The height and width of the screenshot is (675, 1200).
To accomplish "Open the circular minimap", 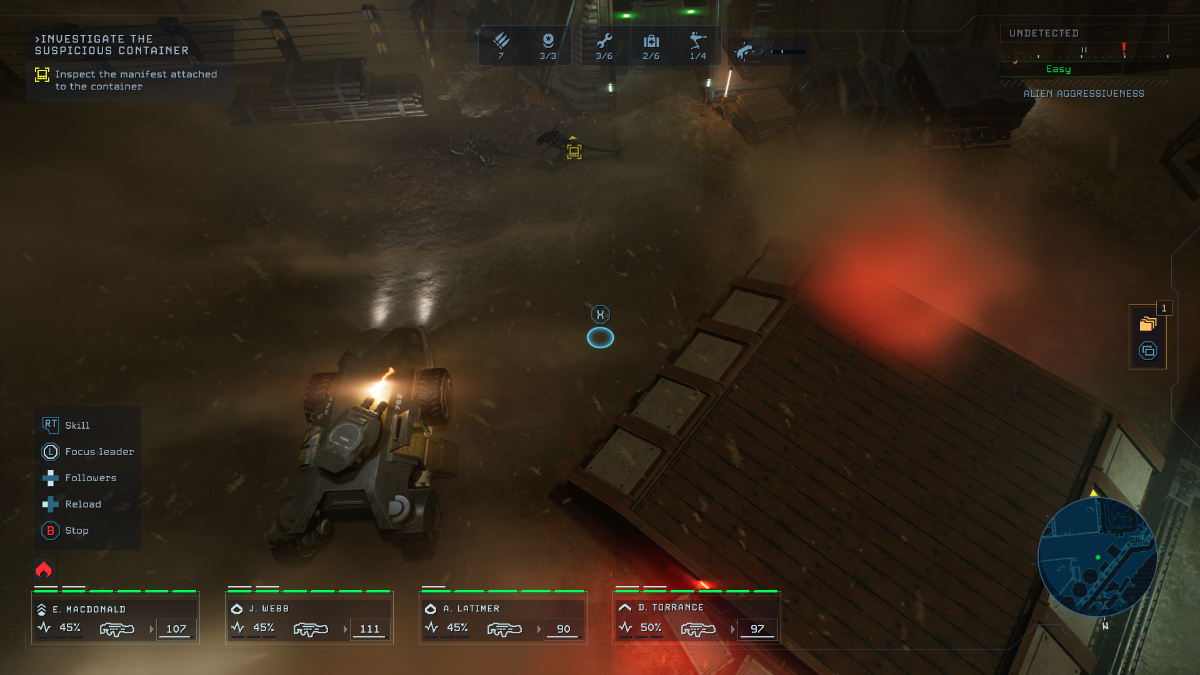I will [1097, 557].
